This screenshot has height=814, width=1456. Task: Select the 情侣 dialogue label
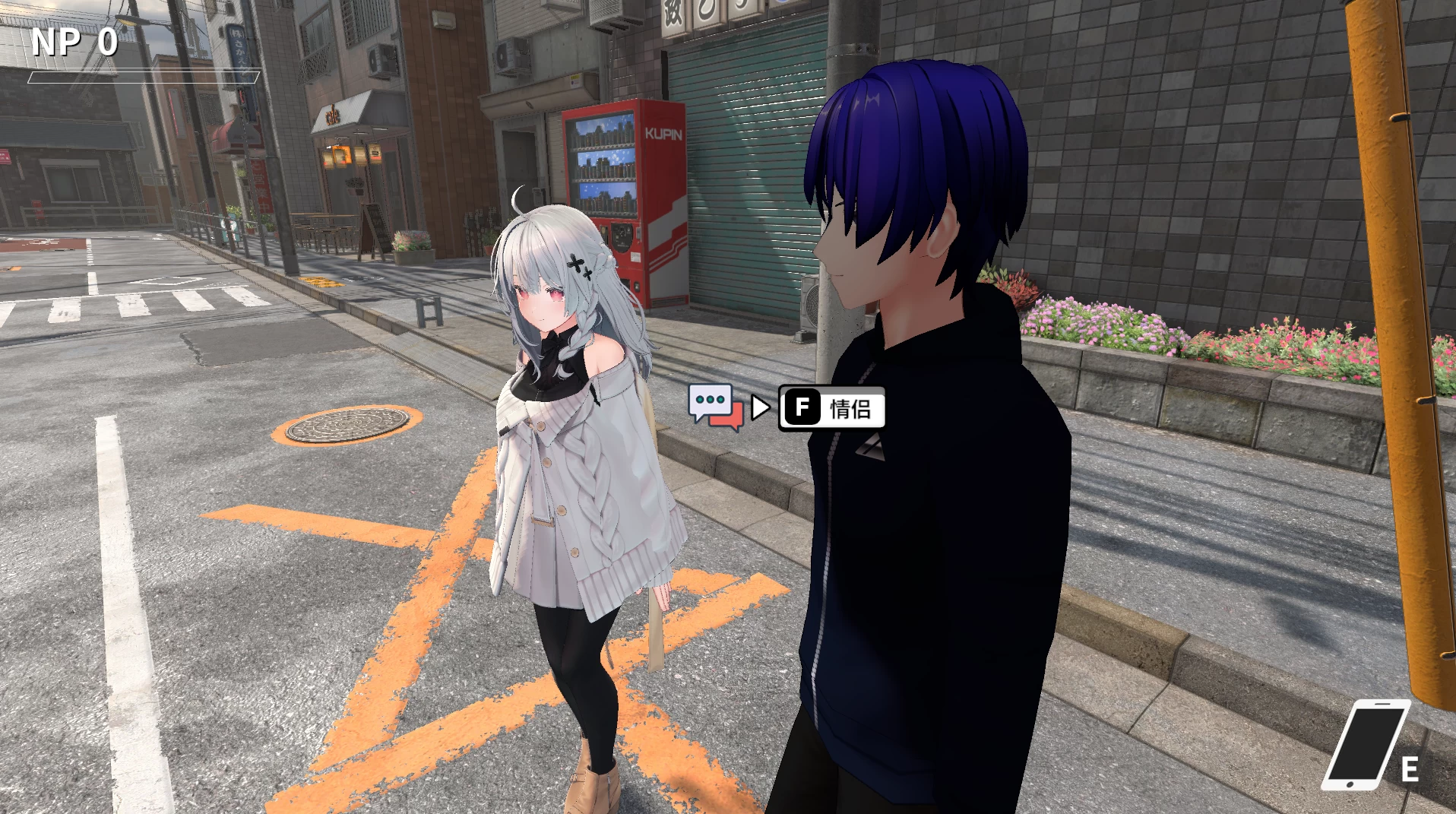pyautogui.click(x=851, y=407)
